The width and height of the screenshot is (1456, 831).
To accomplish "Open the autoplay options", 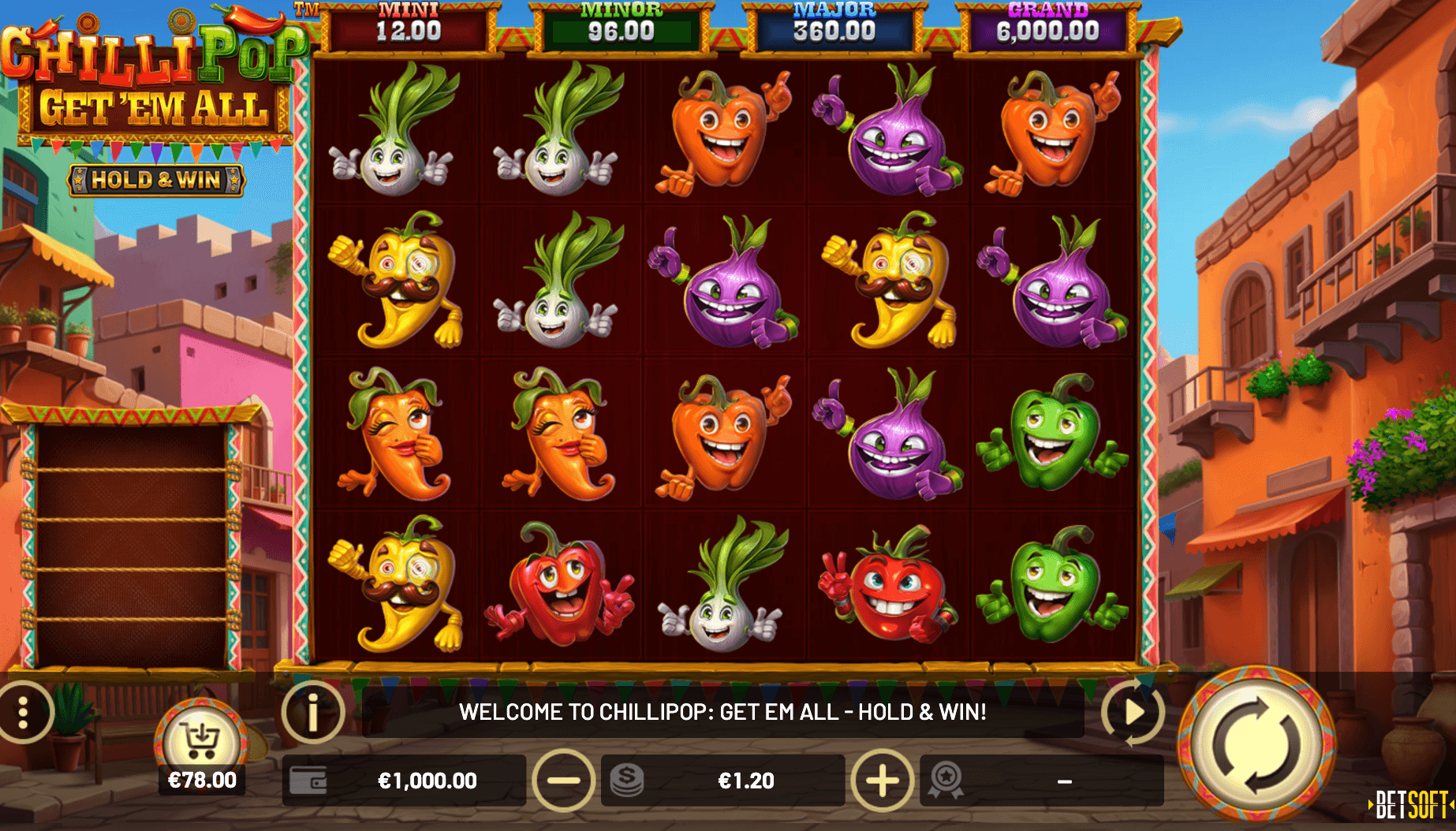I will click(x=1133, y=712).
